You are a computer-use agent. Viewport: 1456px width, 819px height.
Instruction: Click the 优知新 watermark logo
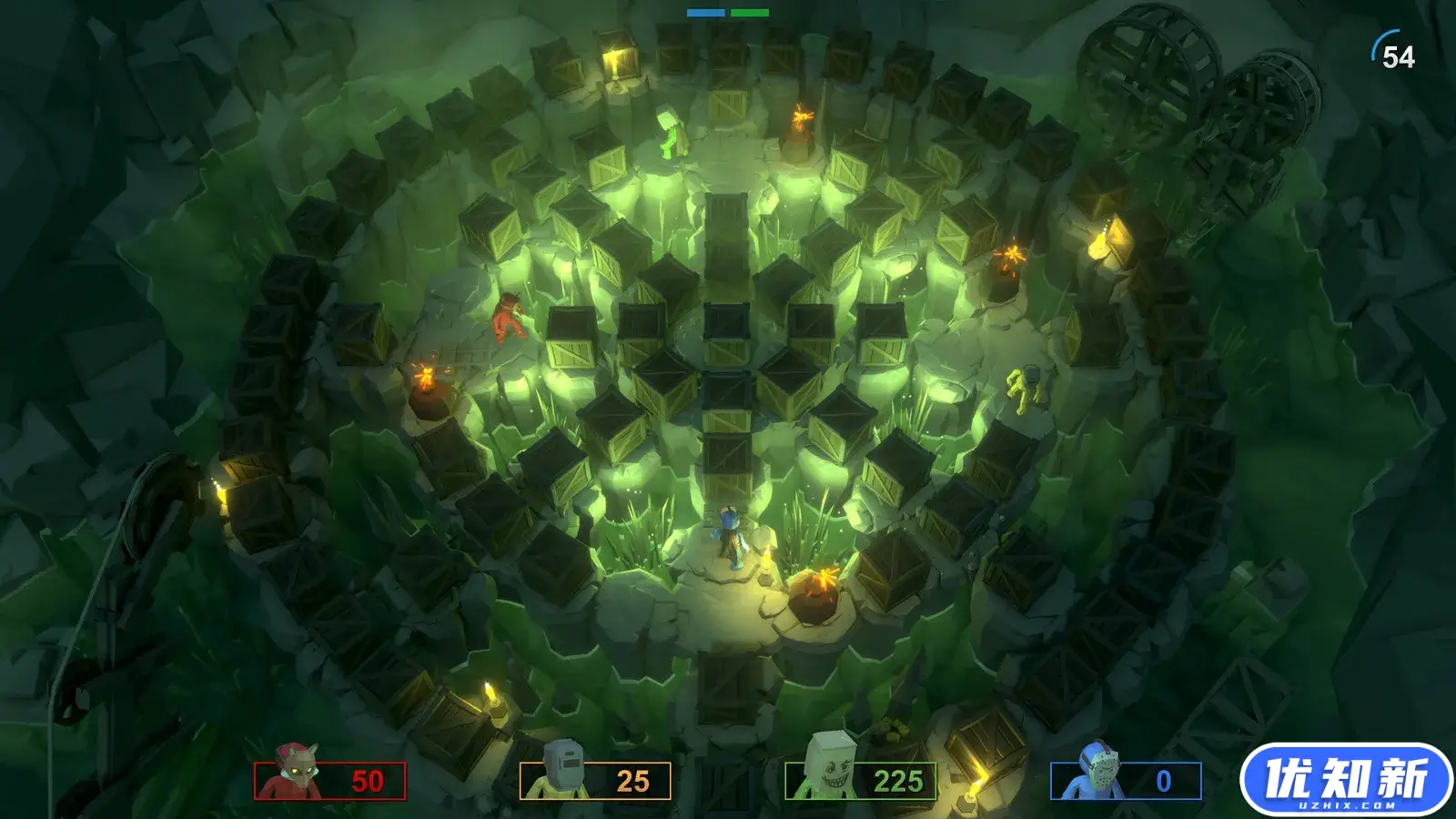[1346, 780]
